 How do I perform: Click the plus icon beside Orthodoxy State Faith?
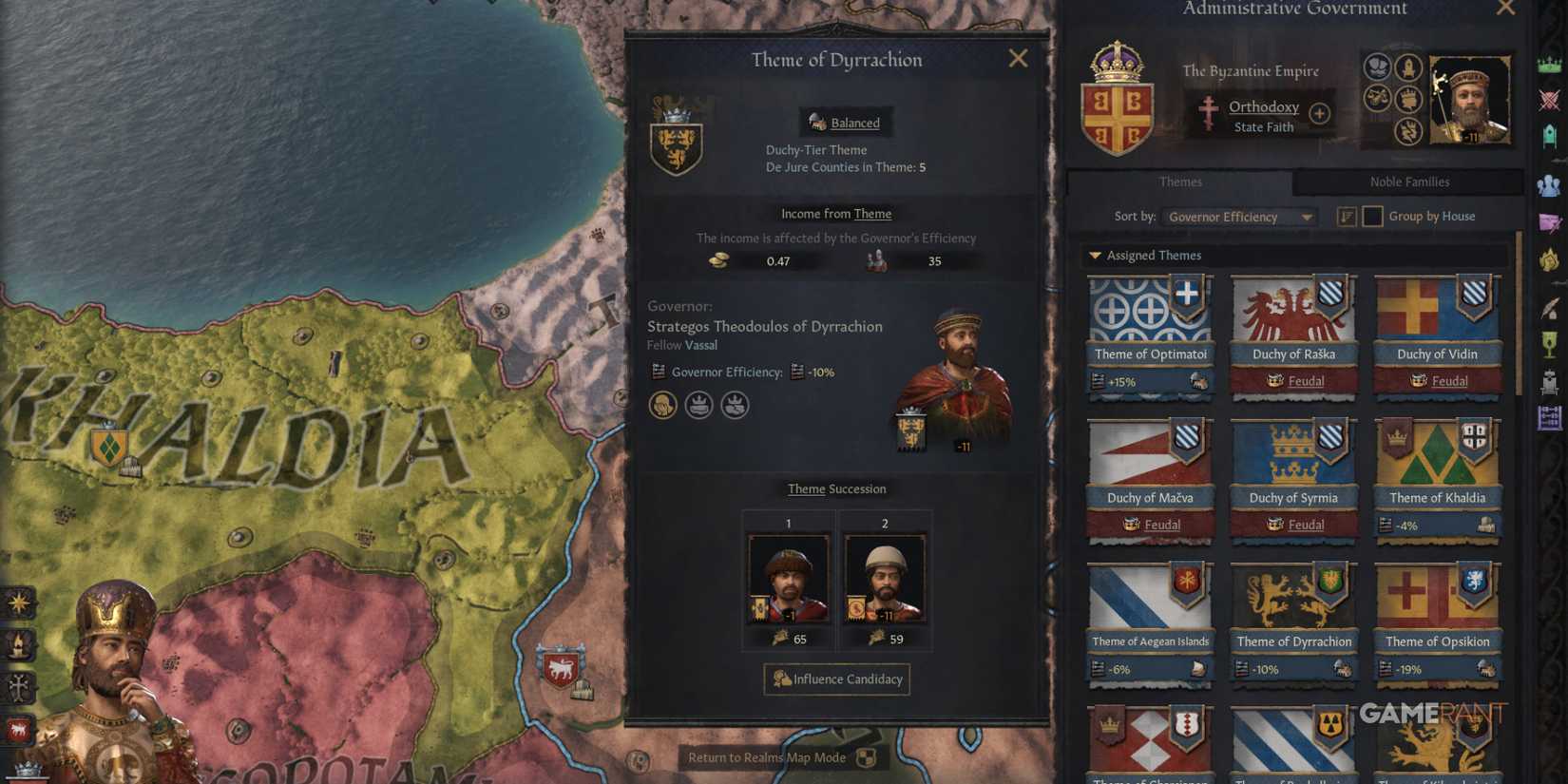point(1319,113)
